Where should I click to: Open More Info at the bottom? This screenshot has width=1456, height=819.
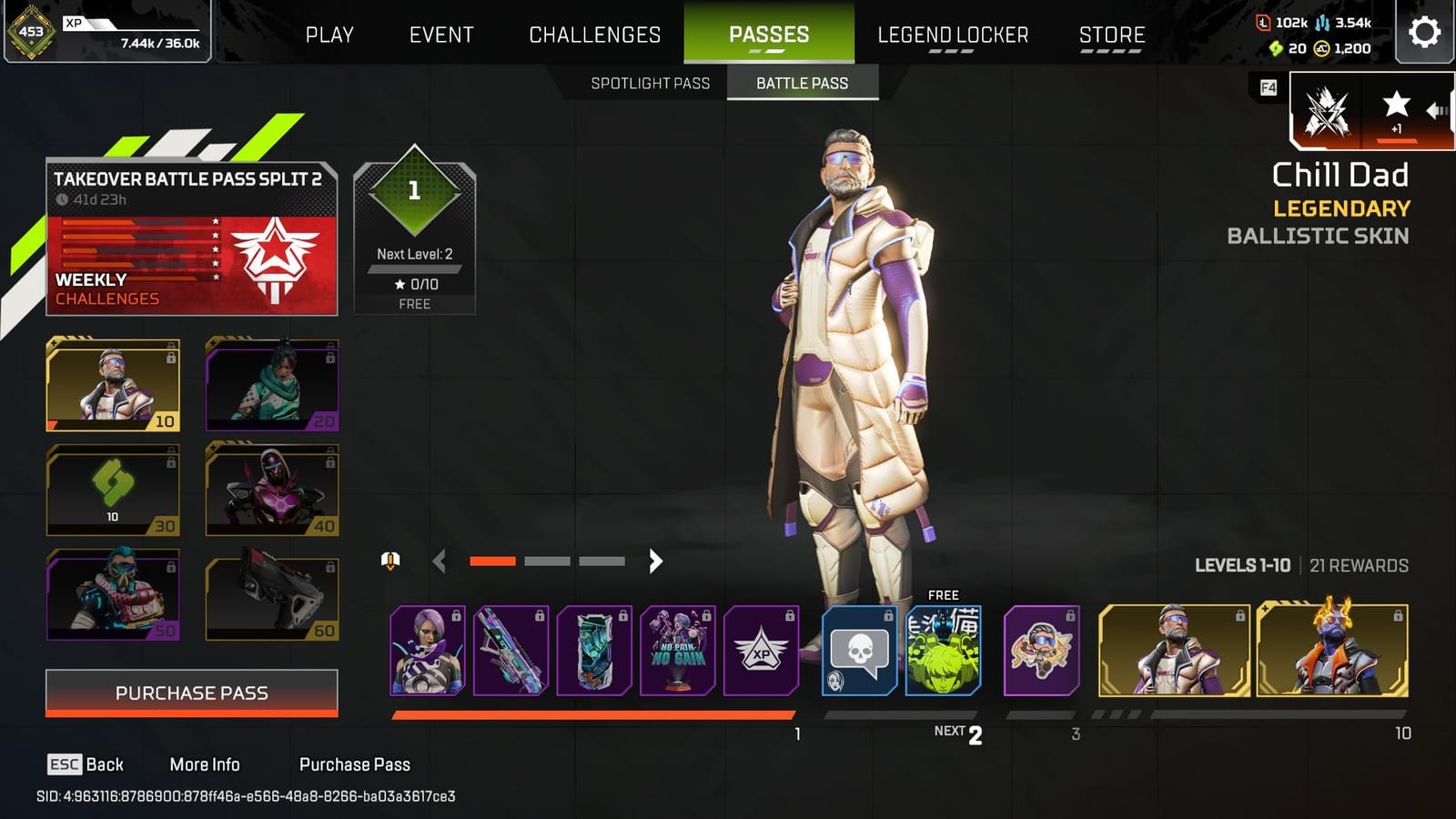[x=206, y=764]
